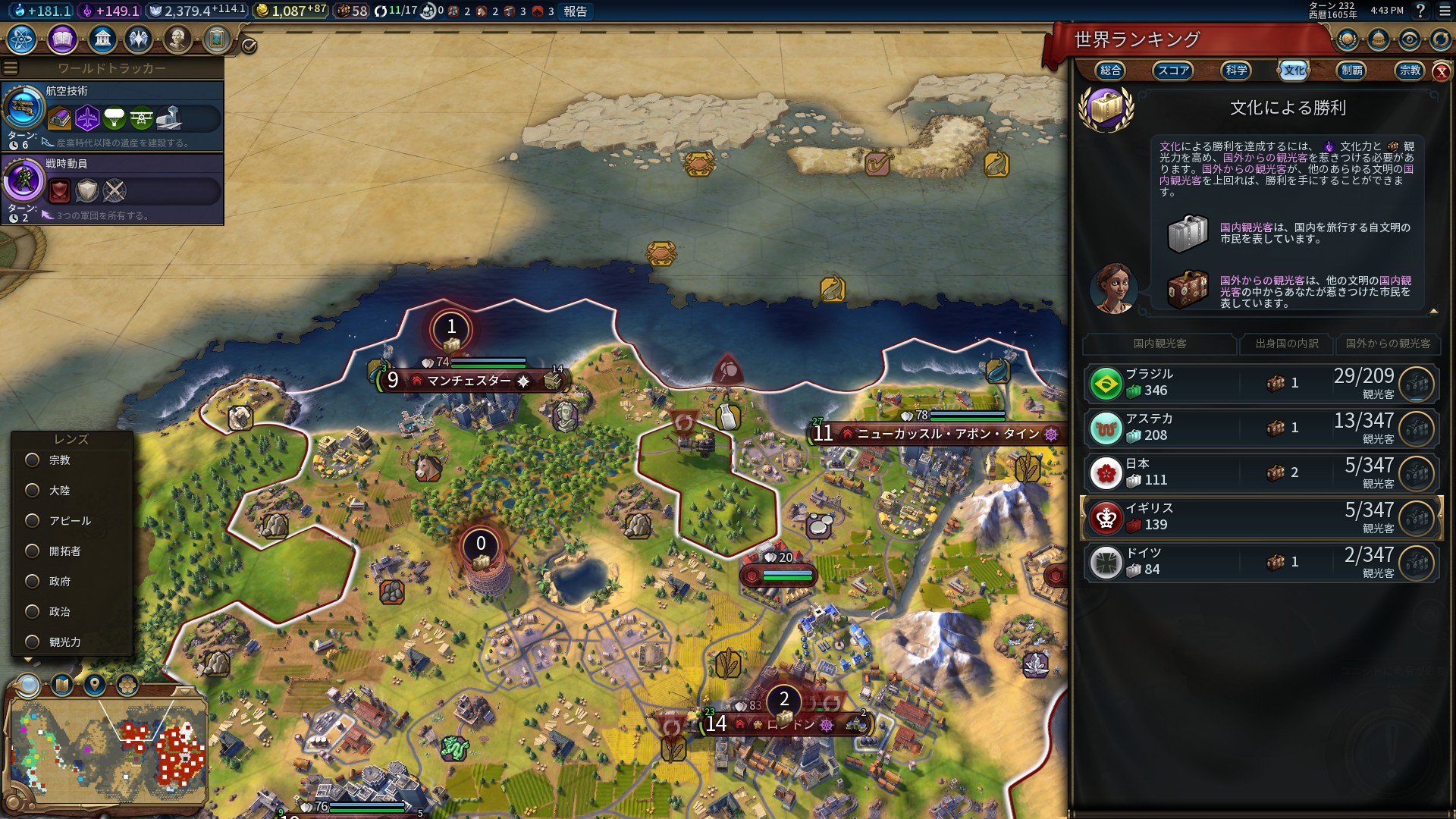Turn on the 大陸 continent lens
The image size is (1456, 819).
(x=33, y=491)
